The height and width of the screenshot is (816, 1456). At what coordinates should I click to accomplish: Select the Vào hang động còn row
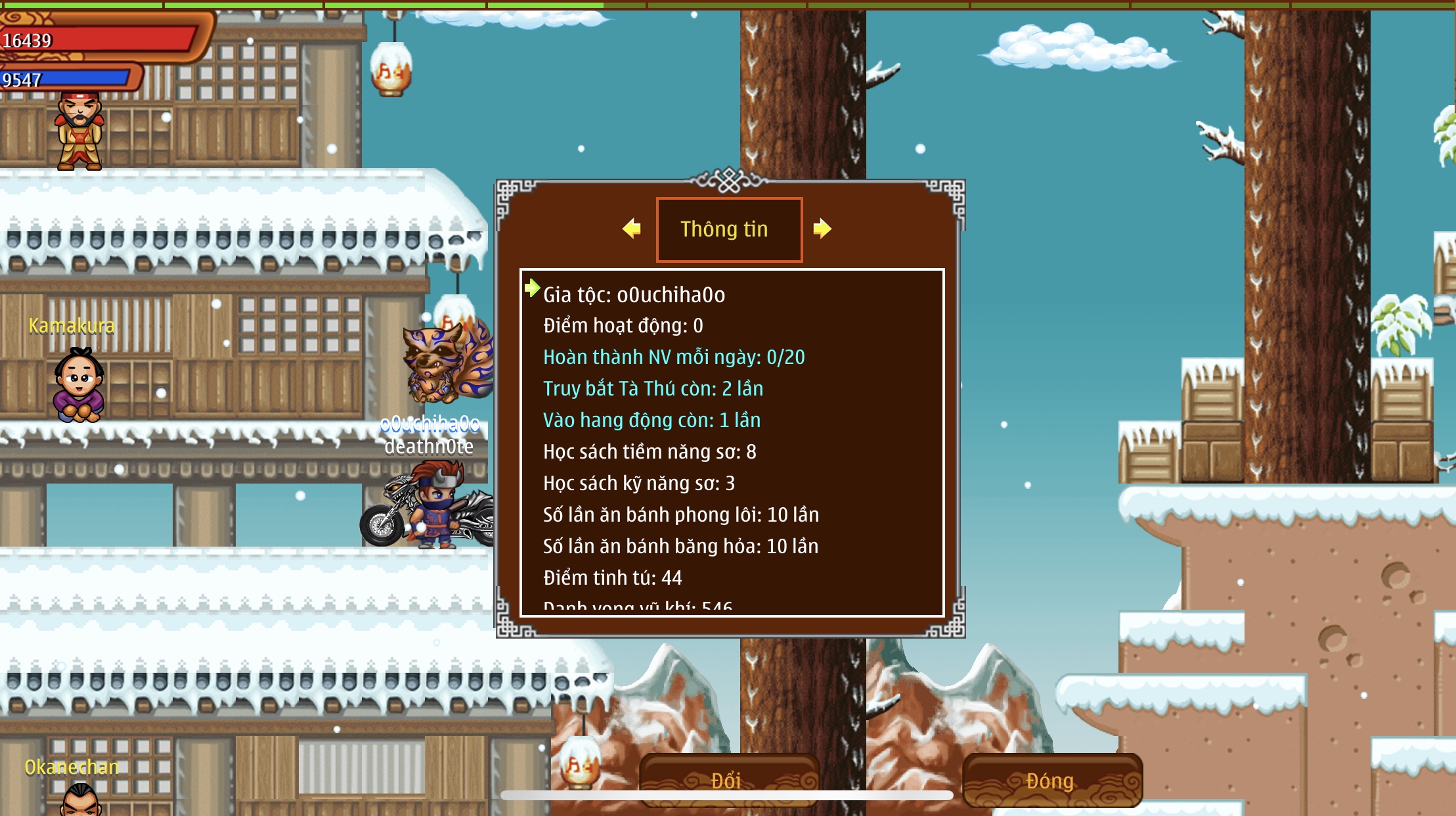[x=651, y=420]
